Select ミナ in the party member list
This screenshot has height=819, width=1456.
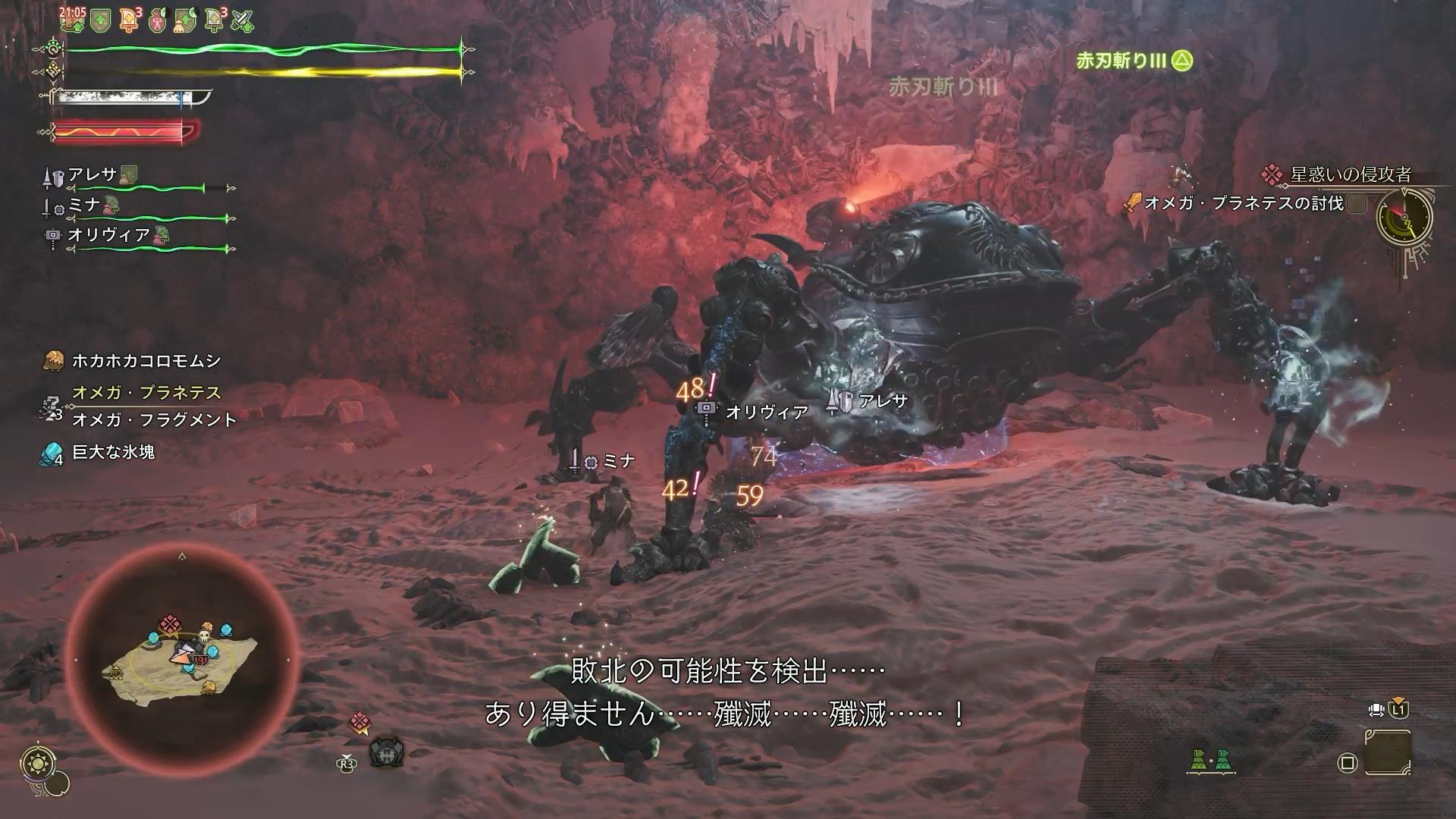pos(85,206)
